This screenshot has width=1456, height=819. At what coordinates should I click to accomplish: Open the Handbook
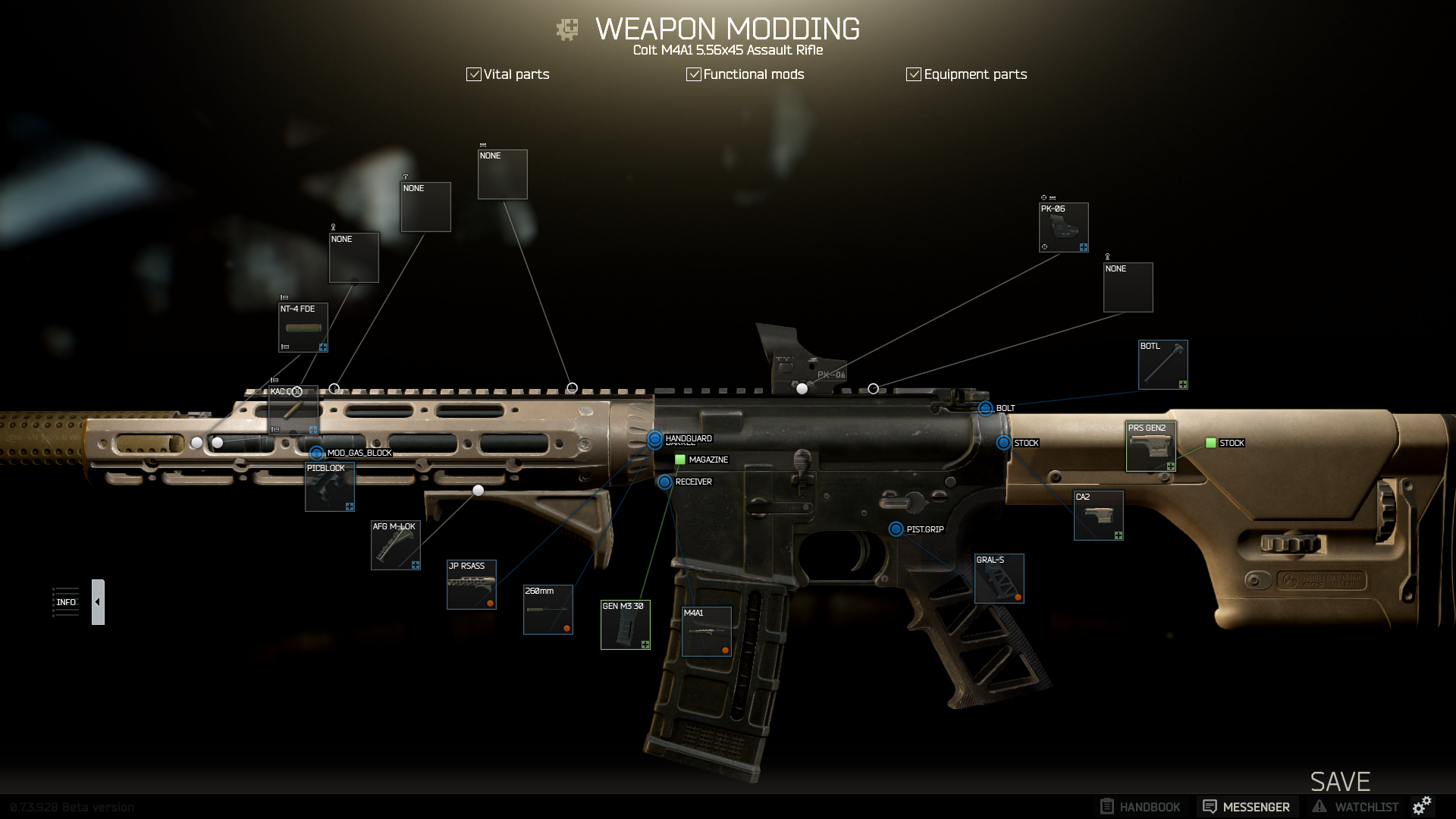tap(1140, 807)
